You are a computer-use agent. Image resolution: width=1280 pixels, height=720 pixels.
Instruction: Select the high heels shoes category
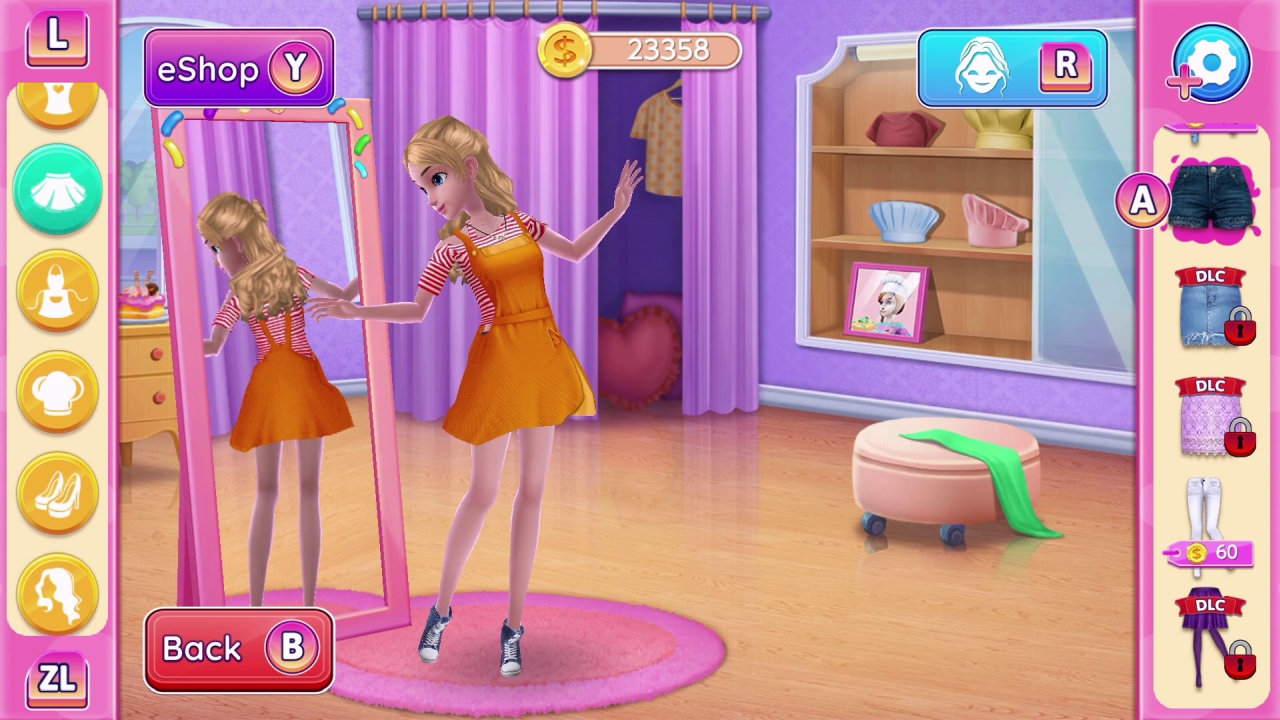tap(57, 490)
